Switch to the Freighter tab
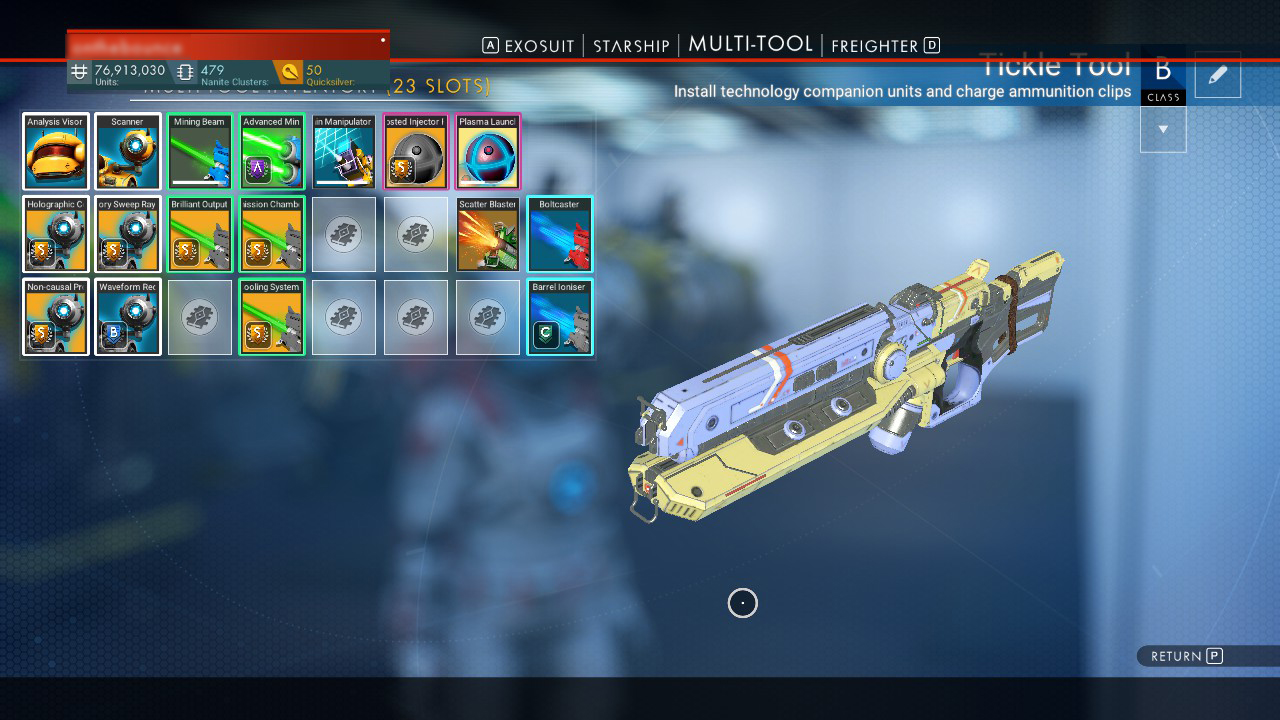This screenshot has width=1280, height=720. click(x=874, y=46)
